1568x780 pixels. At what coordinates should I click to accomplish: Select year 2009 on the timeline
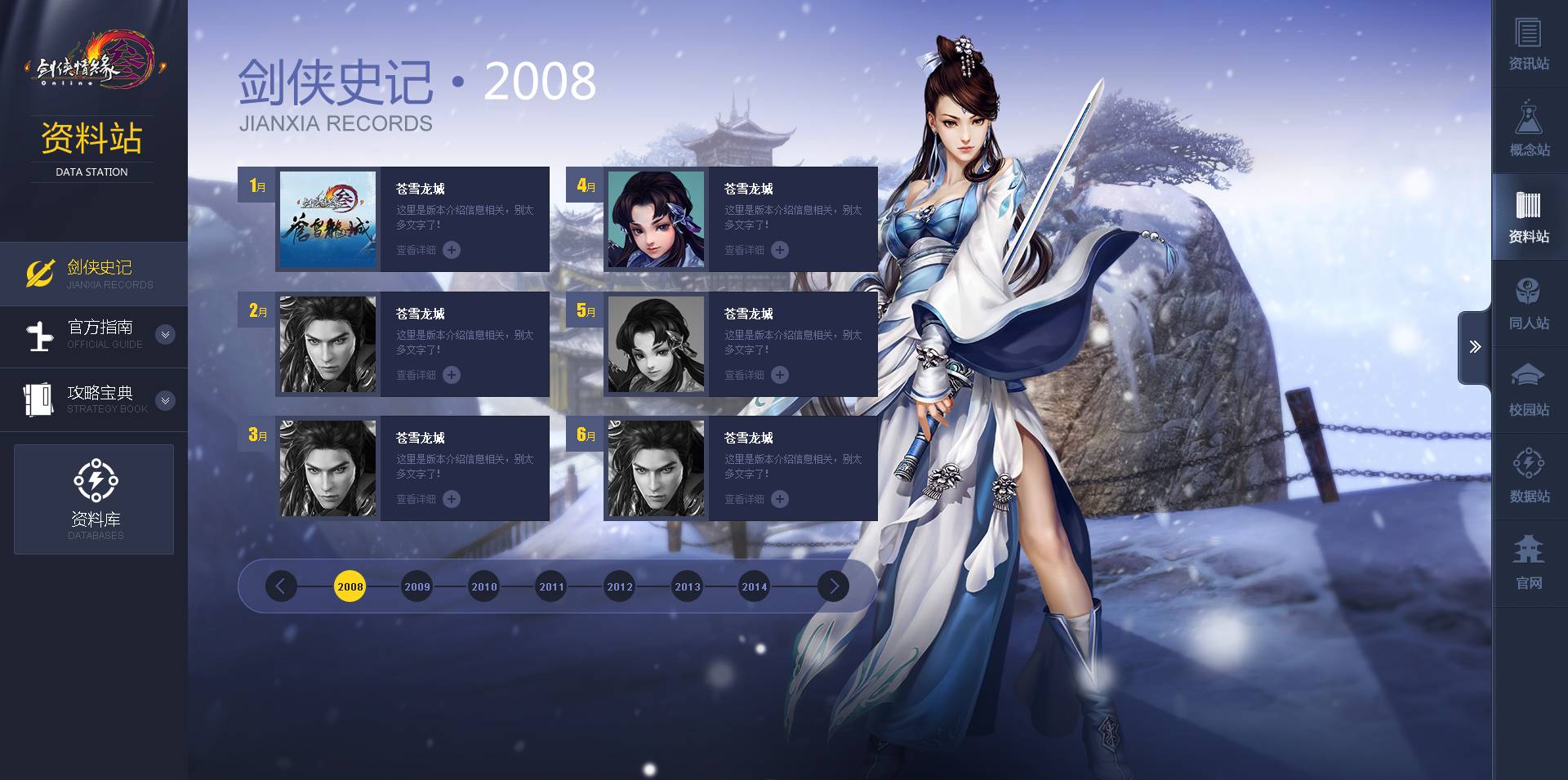tap(417, 586)
